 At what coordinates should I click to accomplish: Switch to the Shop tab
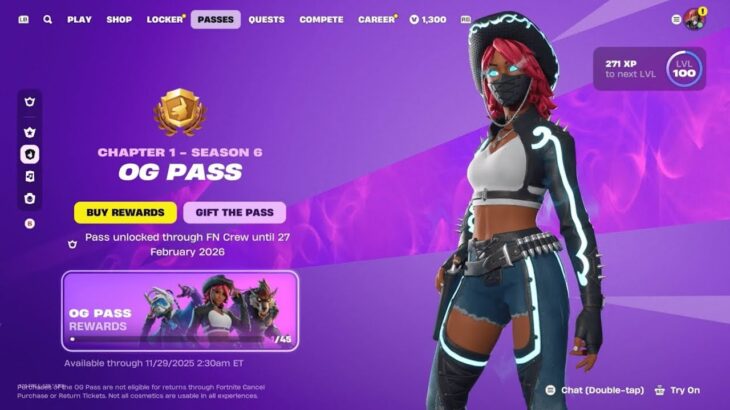119,19
